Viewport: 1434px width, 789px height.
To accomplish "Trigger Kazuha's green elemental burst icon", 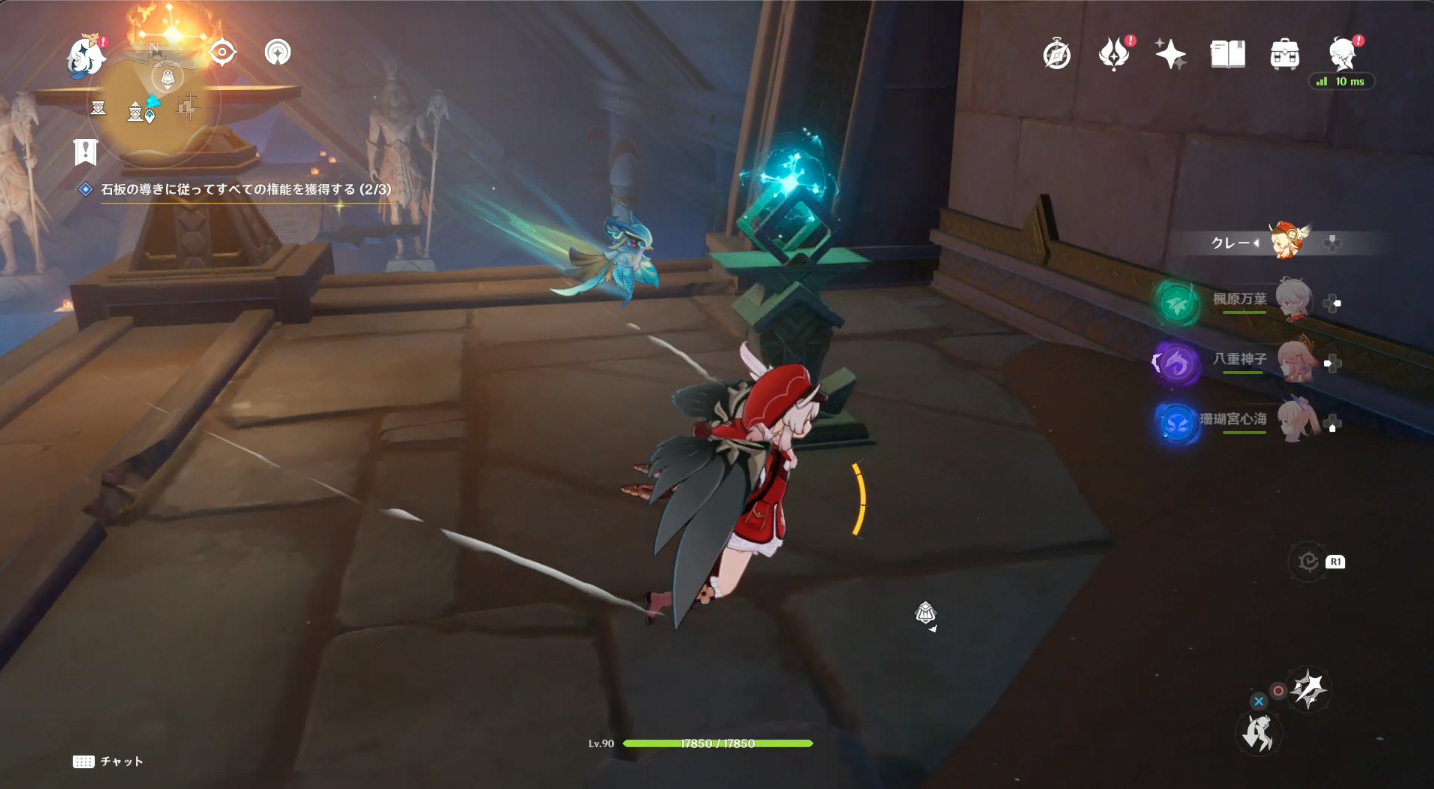I will [1176, 301].
